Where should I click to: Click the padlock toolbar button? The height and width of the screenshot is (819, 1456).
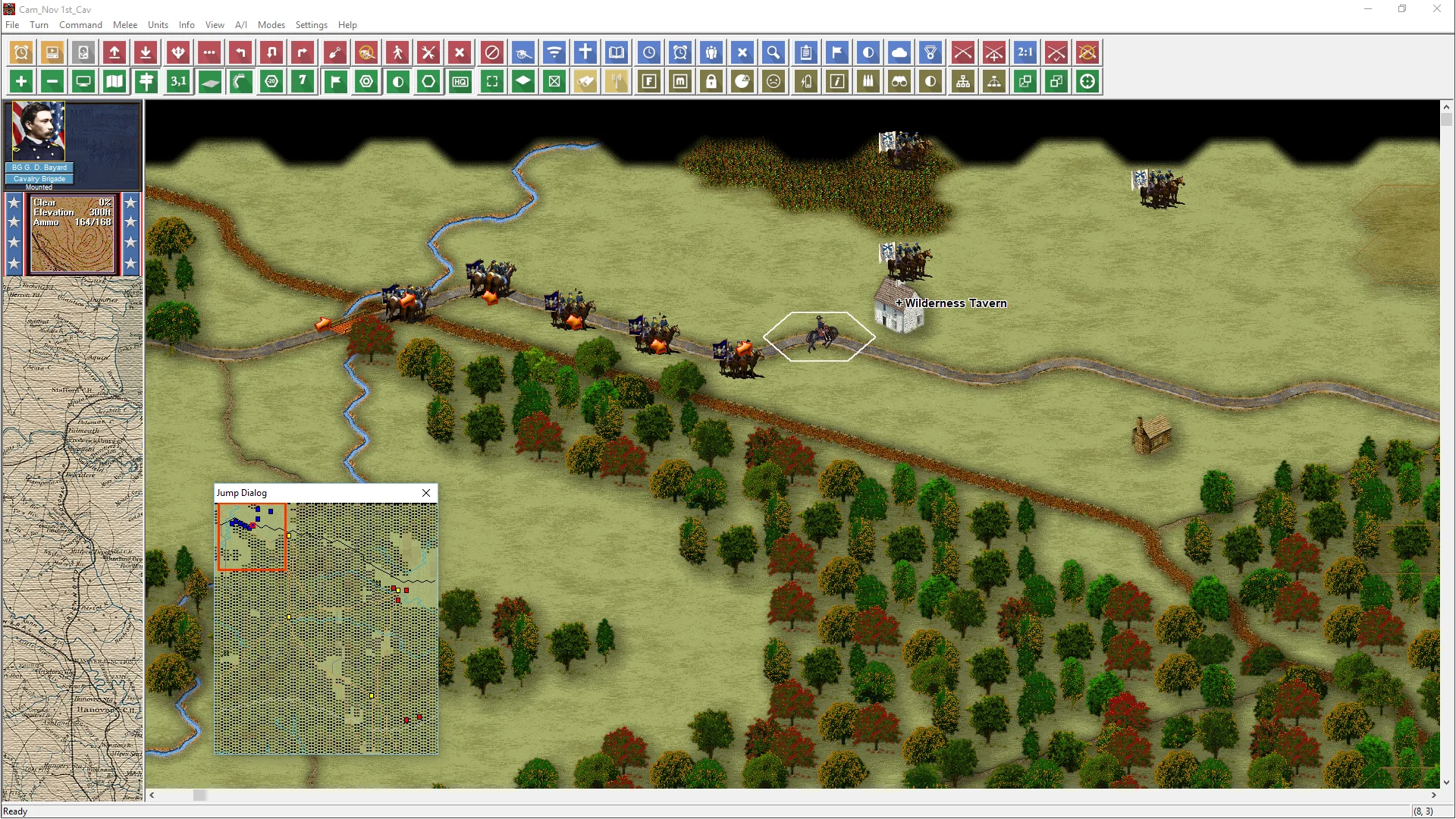tap(711, 81)
